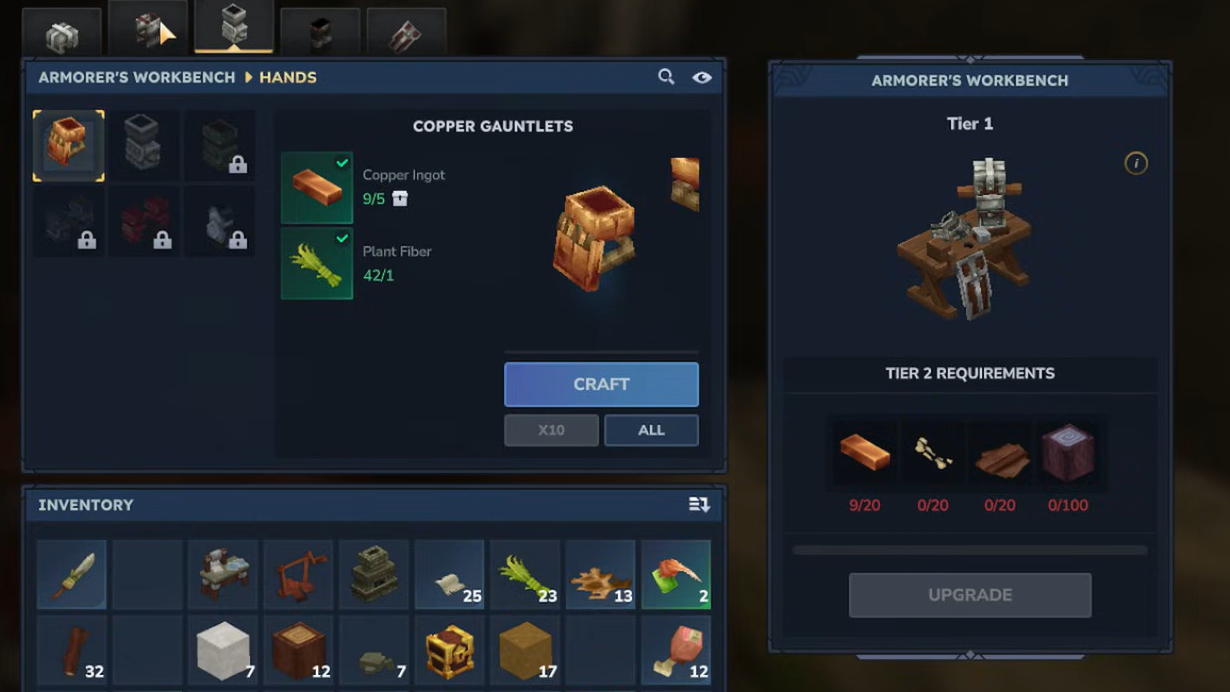Image resolution: width=1230 pixels, height=692 pixels.
Task: Pick the knife in inventory
Action: (72, 575)
